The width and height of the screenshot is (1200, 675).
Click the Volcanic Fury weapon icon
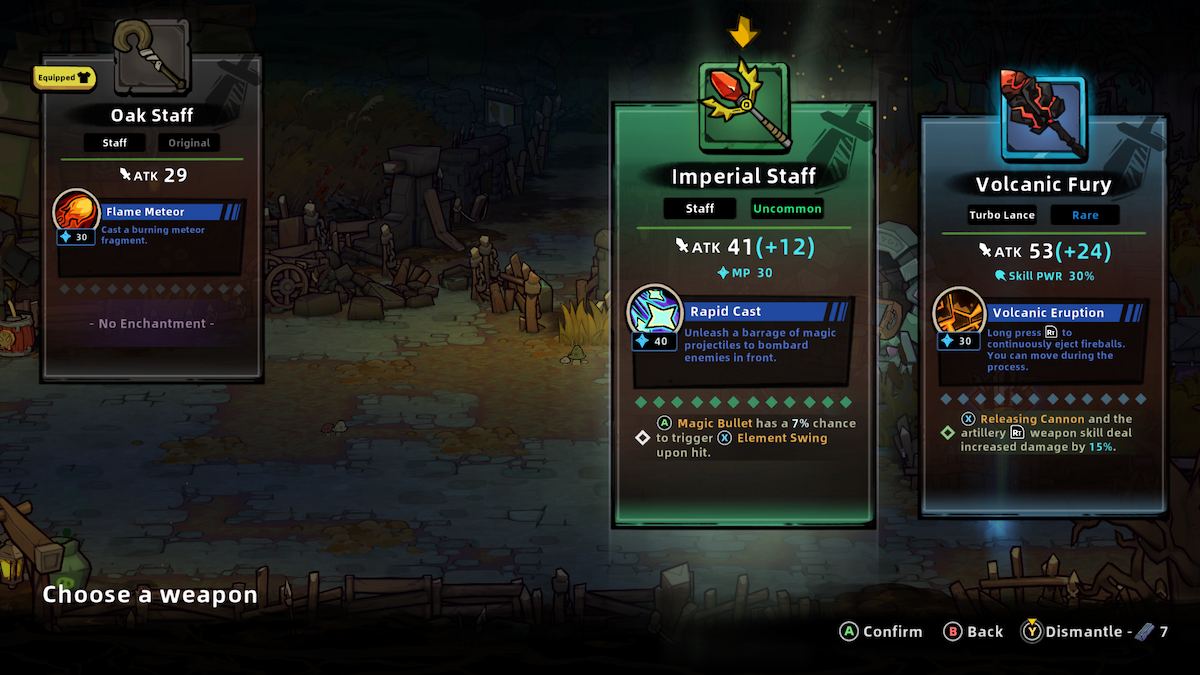coord(1043,113)
